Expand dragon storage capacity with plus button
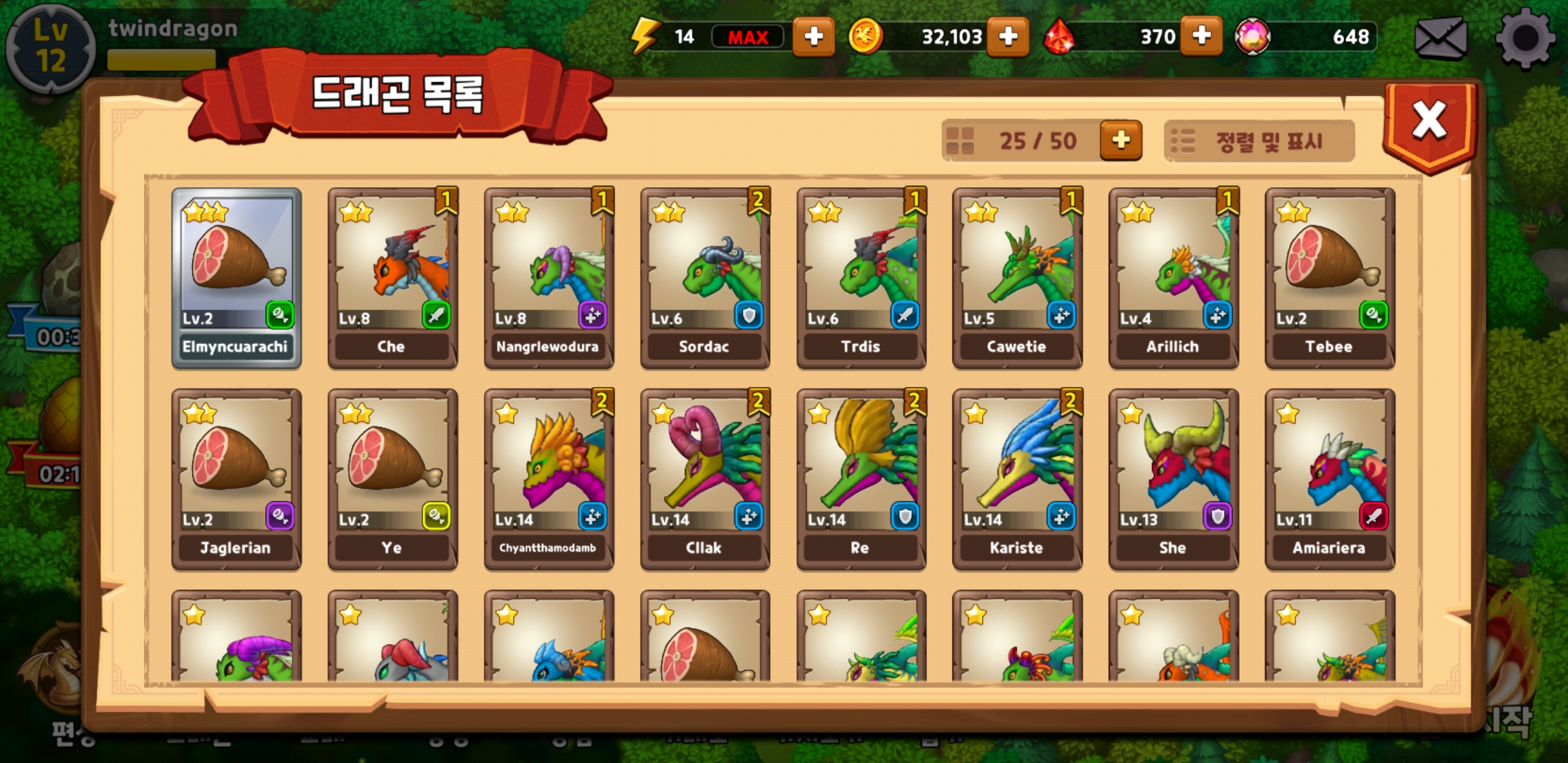The height and width of the screenshot is (763, 1568). point(1120,140)
